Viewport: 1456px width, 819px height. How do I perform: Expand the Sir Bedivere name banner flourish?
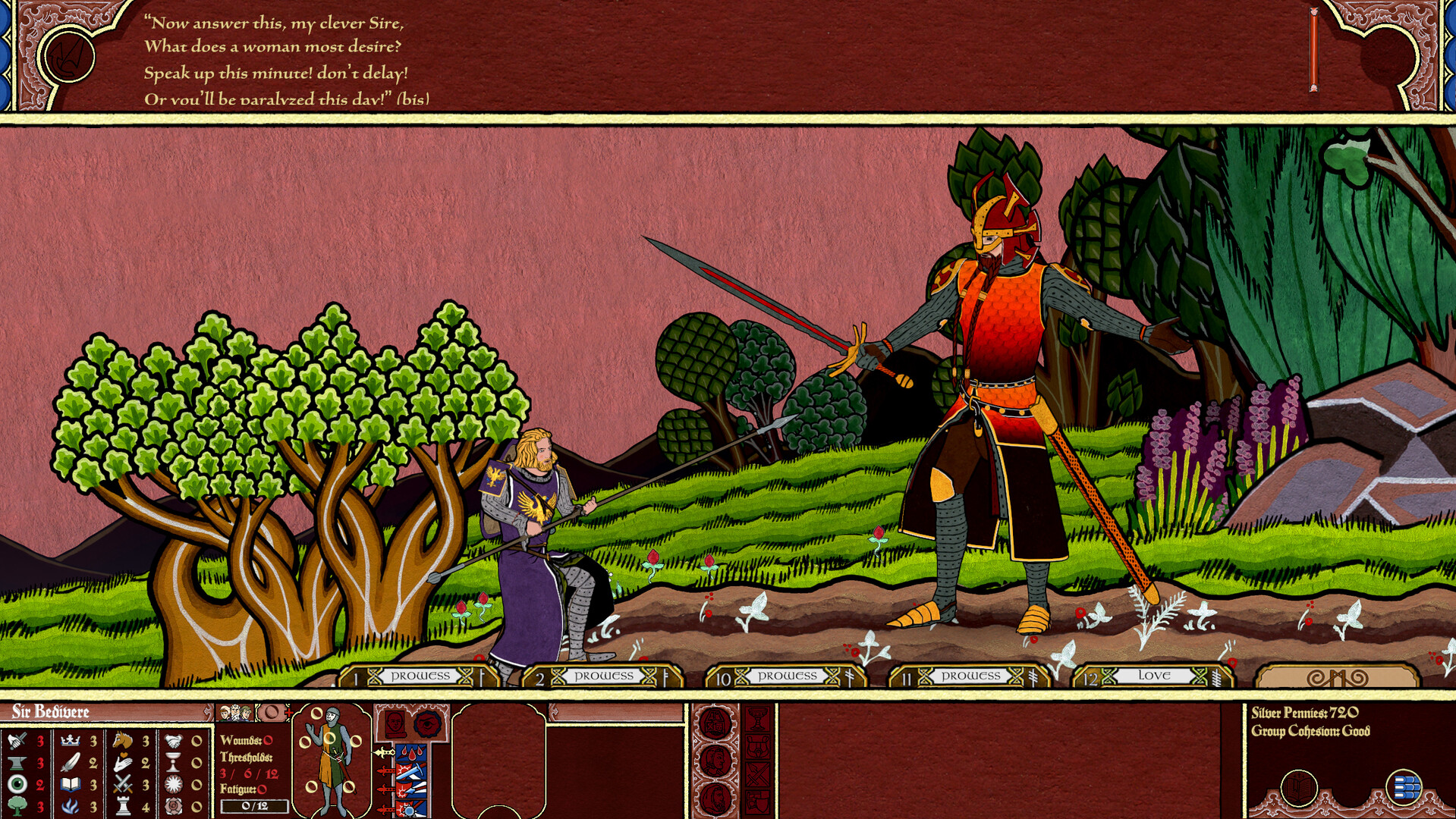pyautogui.click(x=206, y=713)
